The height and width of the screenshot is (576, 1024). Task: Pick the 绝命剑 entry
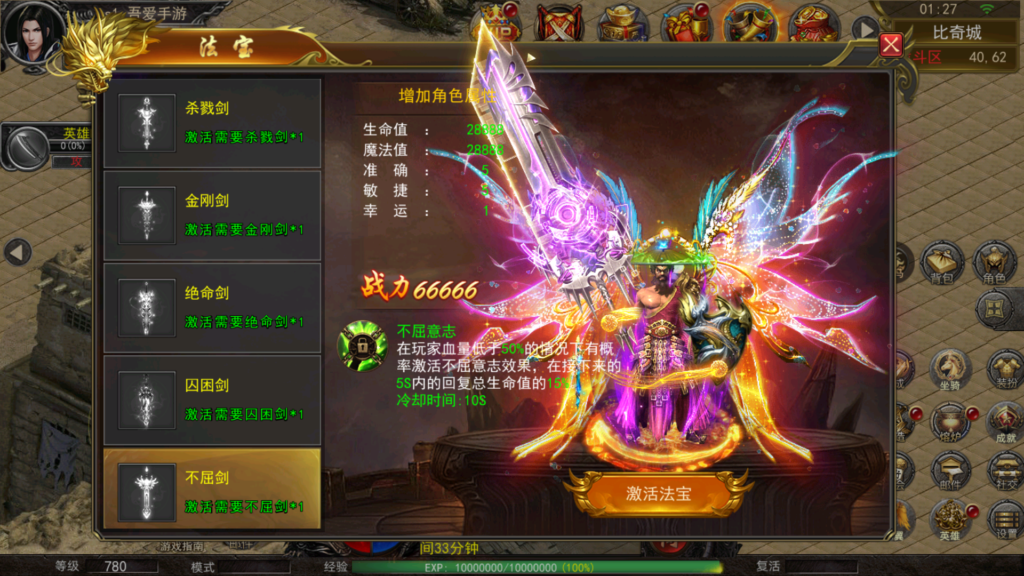tap(211, 307)
